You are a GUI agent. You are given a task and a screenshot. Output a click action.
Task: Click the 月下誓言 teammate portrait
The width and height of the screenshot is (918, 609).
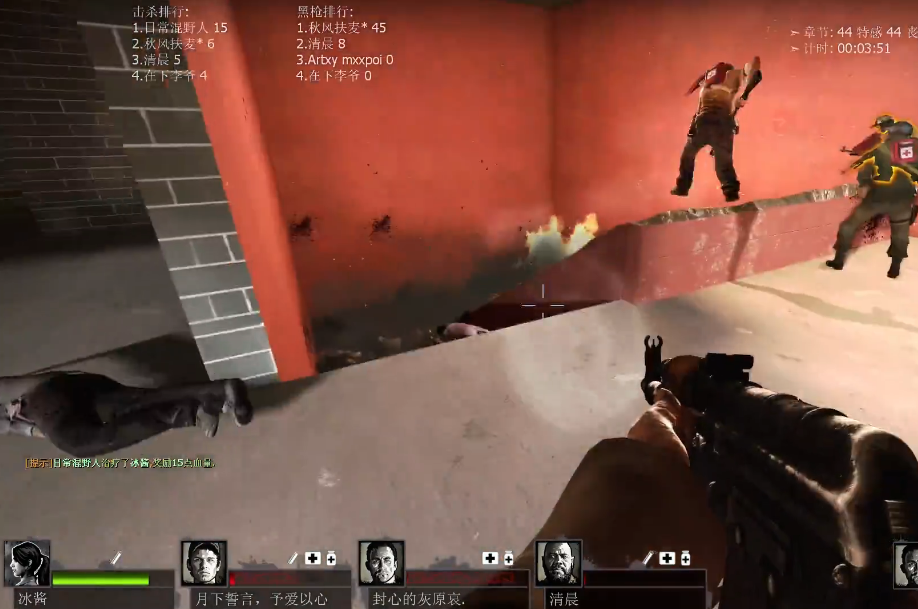pos(204,564)
